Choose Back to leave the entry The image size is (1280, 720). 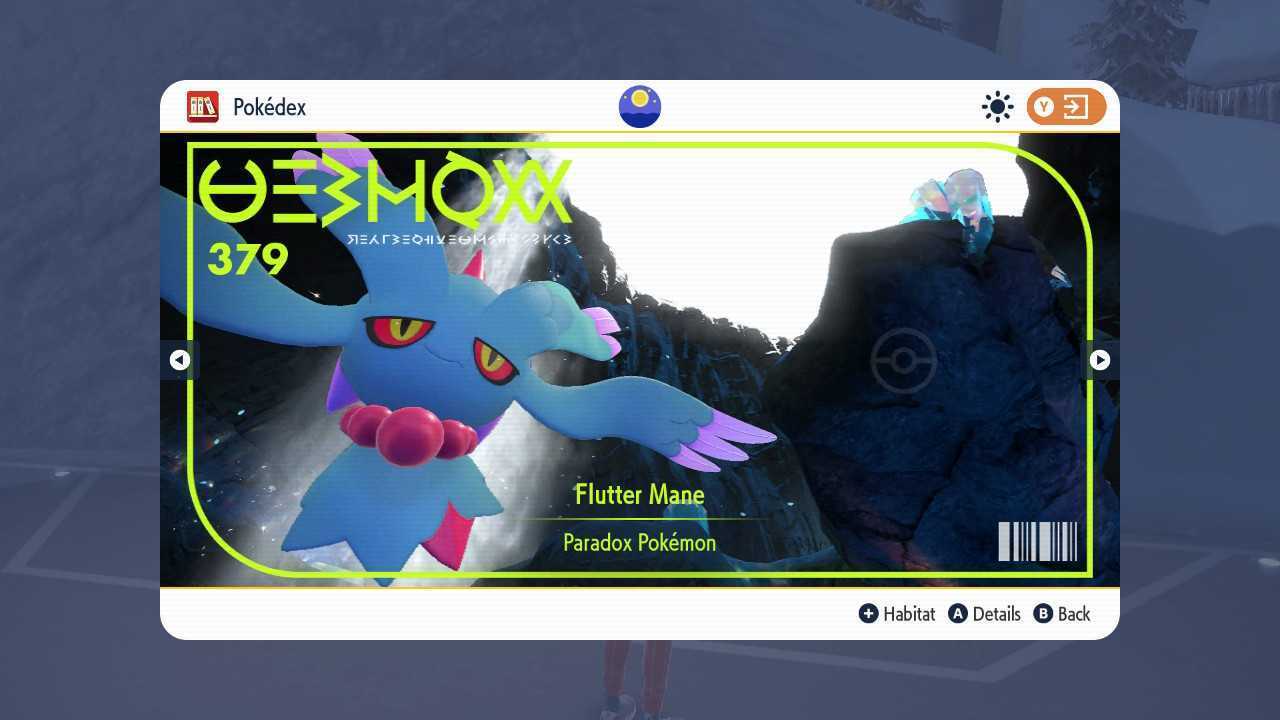[1071, 614]
